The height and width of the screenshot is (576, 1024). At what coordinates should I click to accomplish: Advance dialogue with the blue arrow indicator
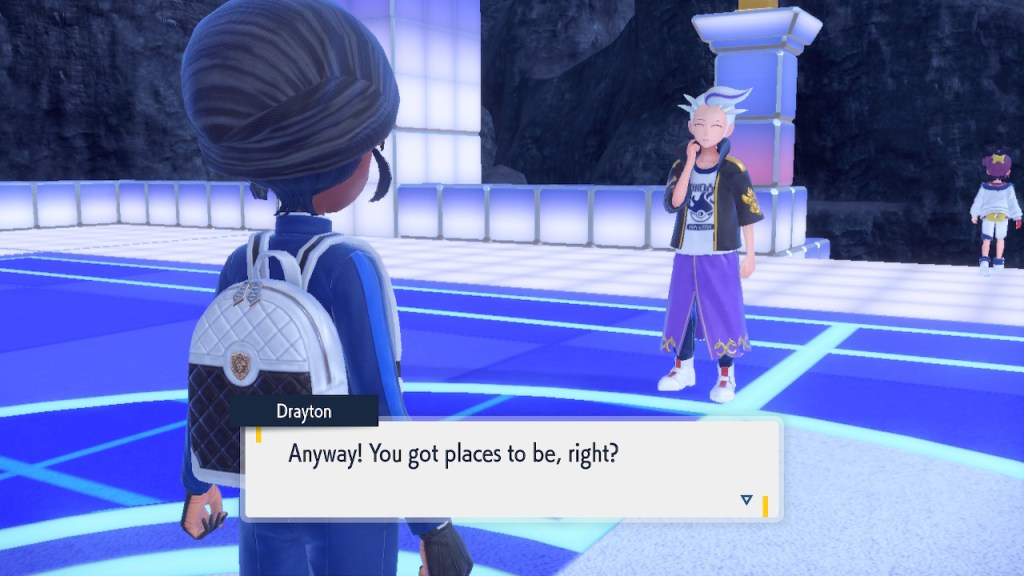746,499
